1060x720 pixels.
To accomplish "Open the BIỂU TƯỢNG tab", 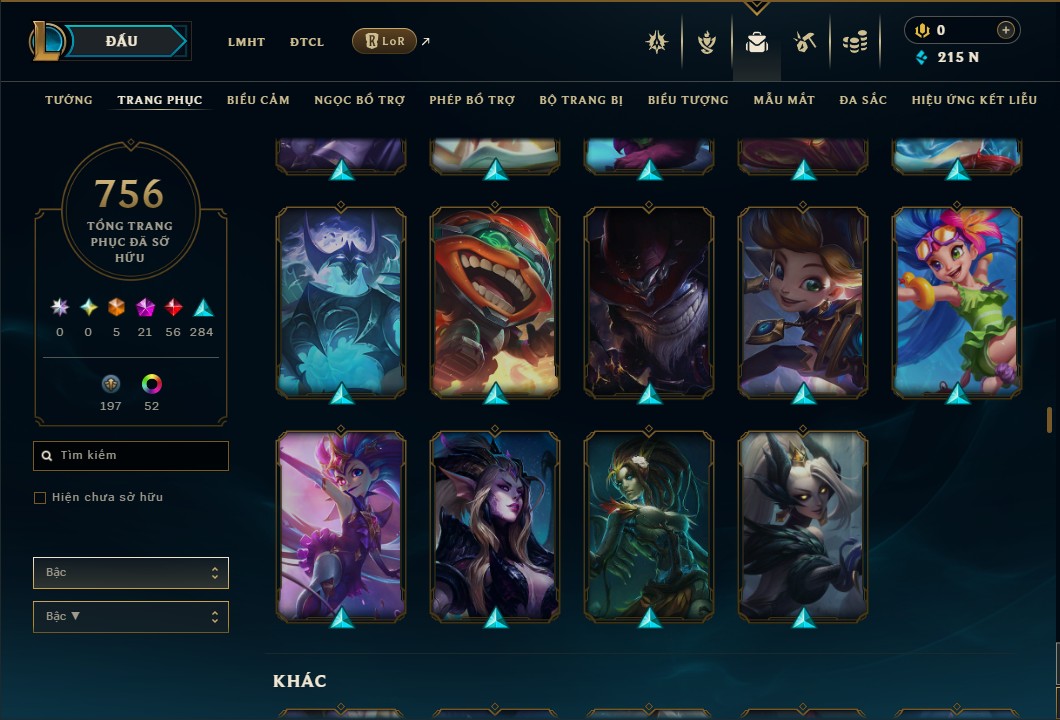I will (688, 100).
